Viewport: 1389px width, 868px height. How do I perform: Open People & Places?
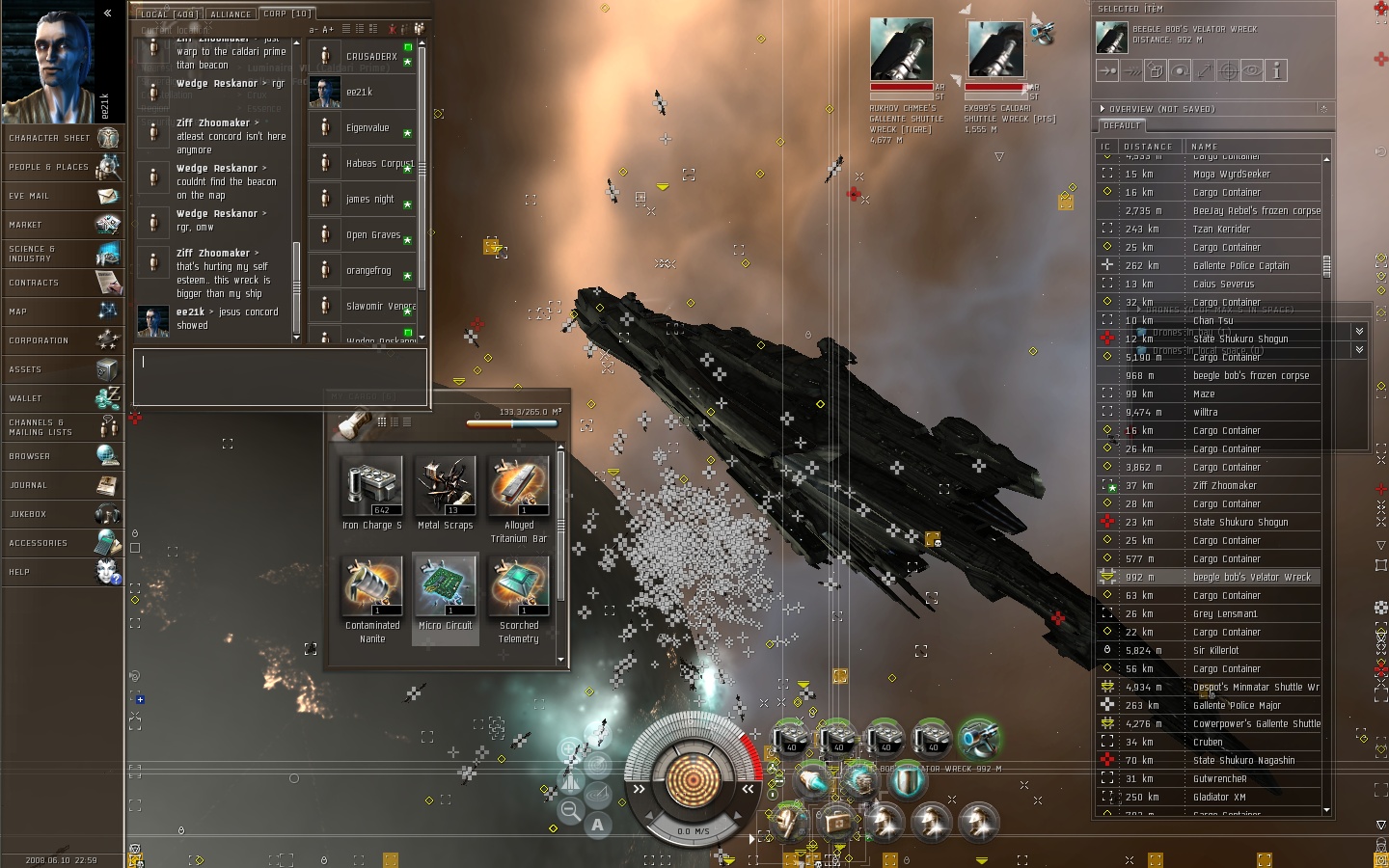62,167
